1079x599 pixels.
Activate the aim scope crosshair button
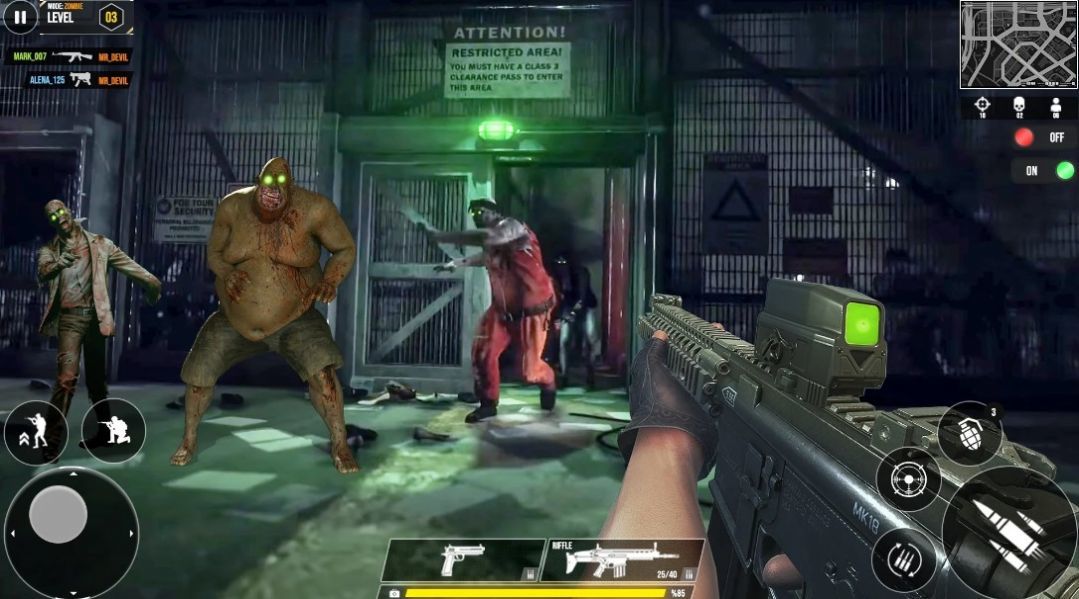[x=908, y=479]
